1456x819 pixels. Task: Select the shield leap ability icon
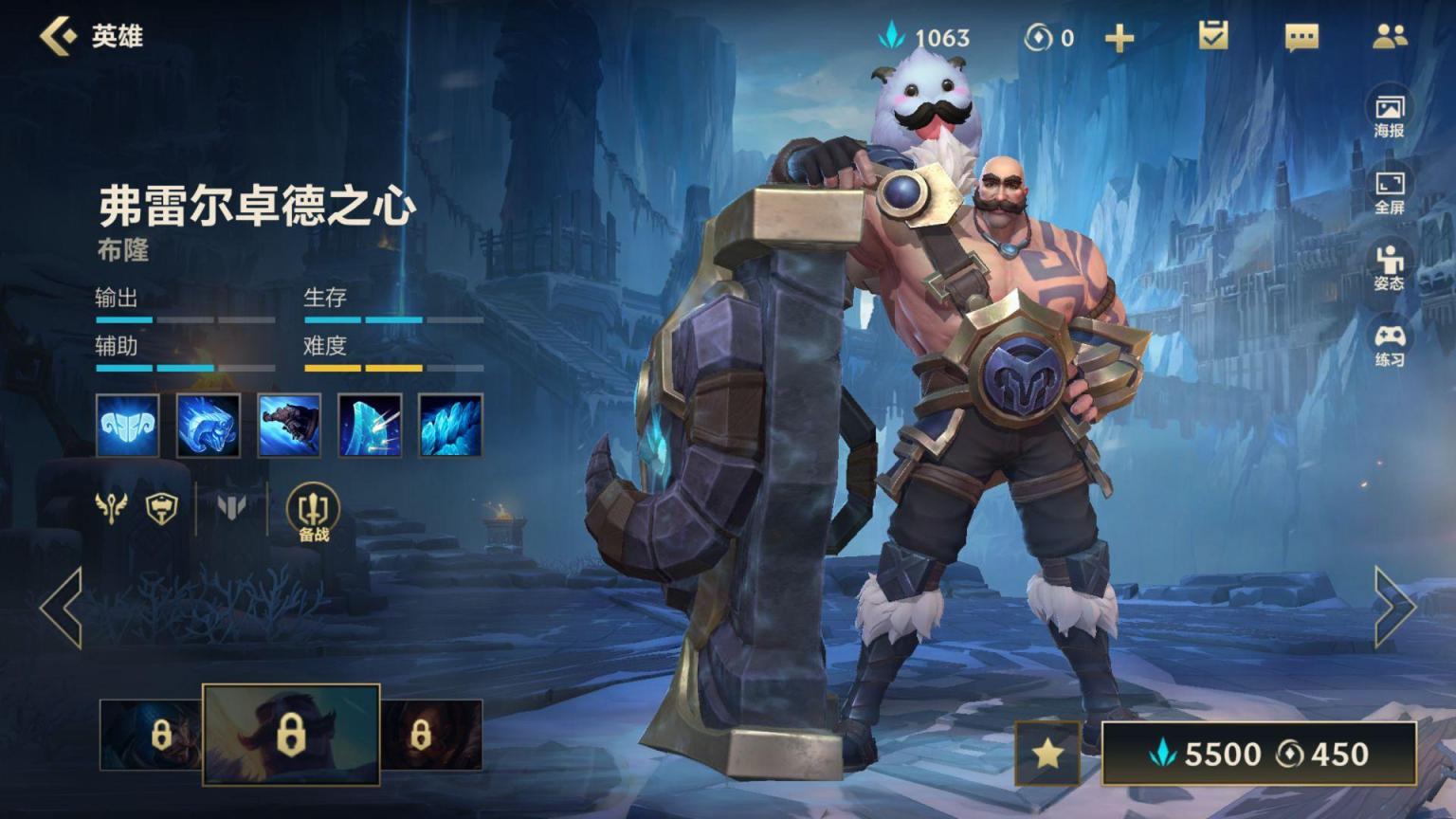289,426
